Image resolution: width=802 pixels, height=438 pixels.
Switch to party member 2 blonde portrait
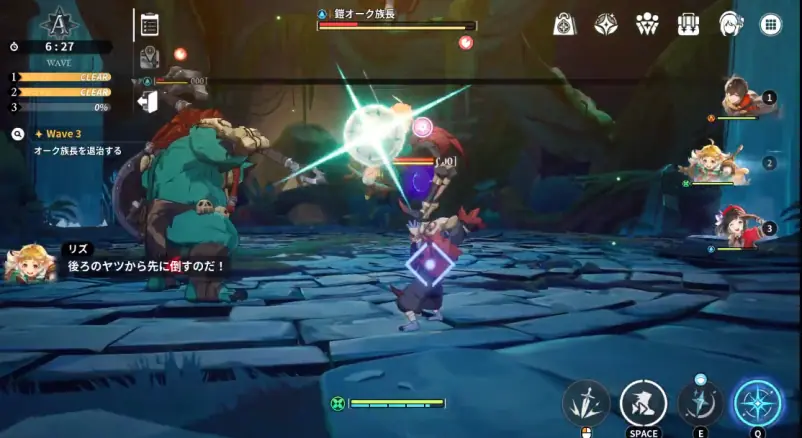[x=720, y=163]
